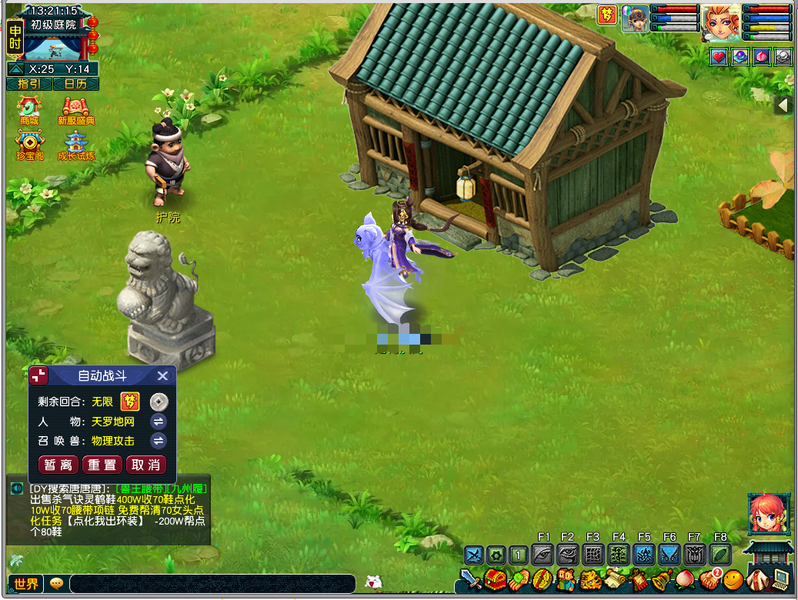Screen dimensions: 798x600
Task: Click the 初级庭院 minimap
Action: (x=57, y=46)
